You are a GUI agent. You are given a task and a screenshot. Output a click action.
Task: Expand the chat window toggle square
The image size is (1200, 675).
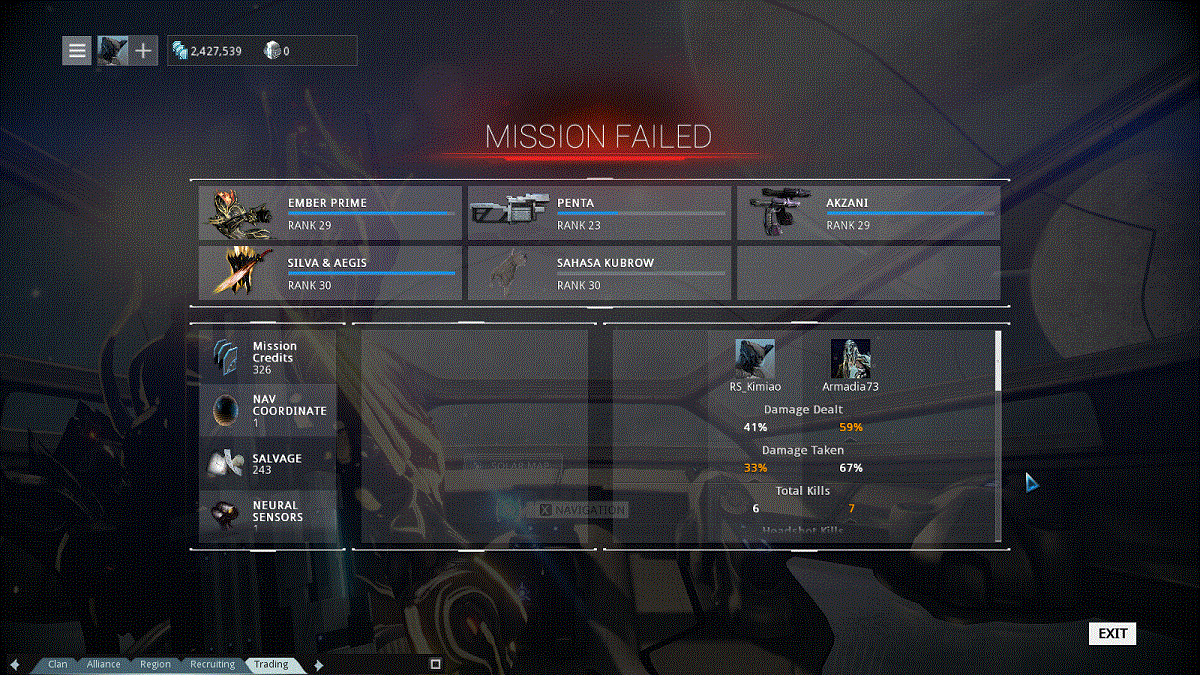coord(435,663)
